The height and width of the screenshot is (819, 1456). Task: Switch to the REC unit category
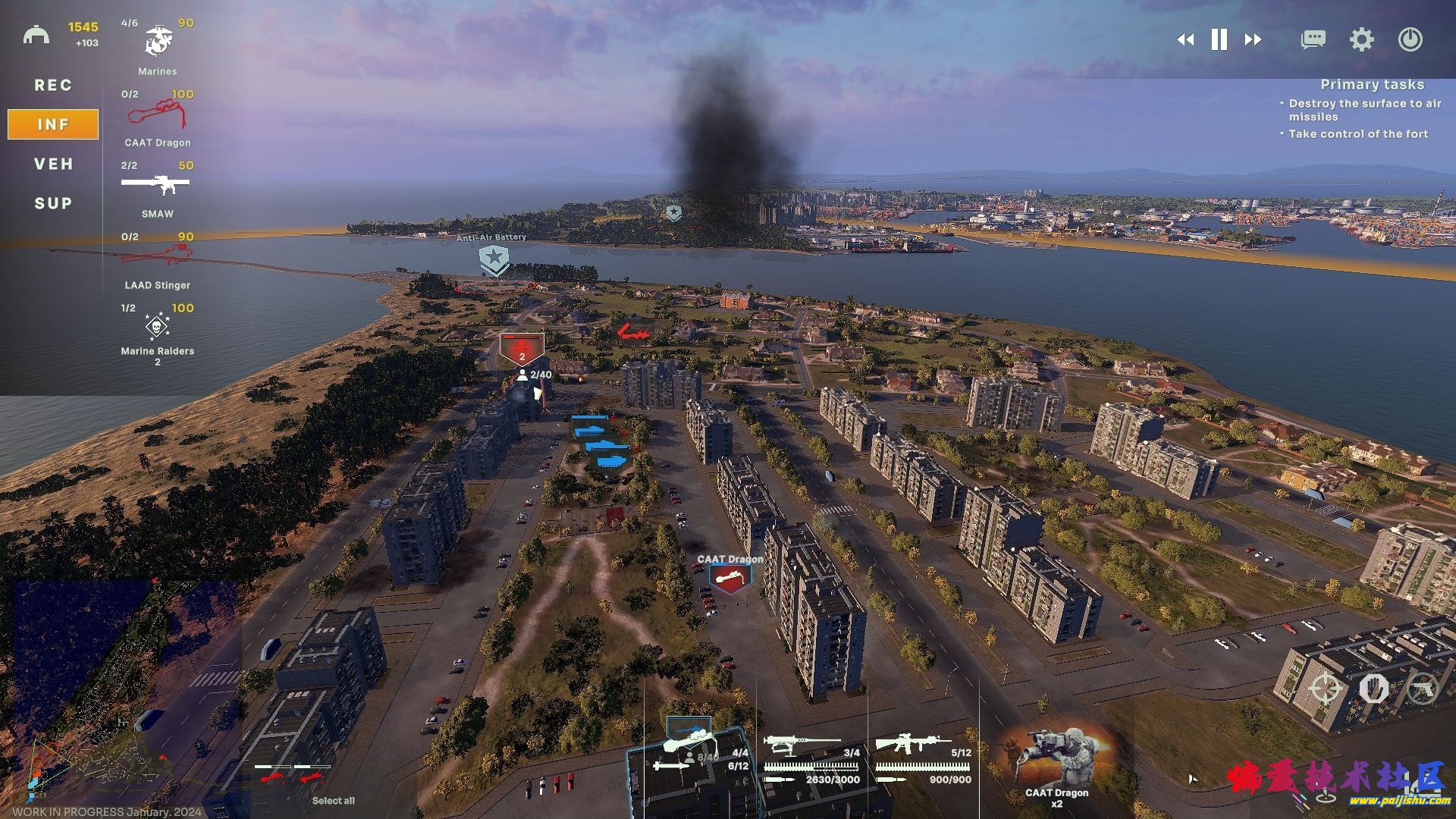(x=53, y=85)
